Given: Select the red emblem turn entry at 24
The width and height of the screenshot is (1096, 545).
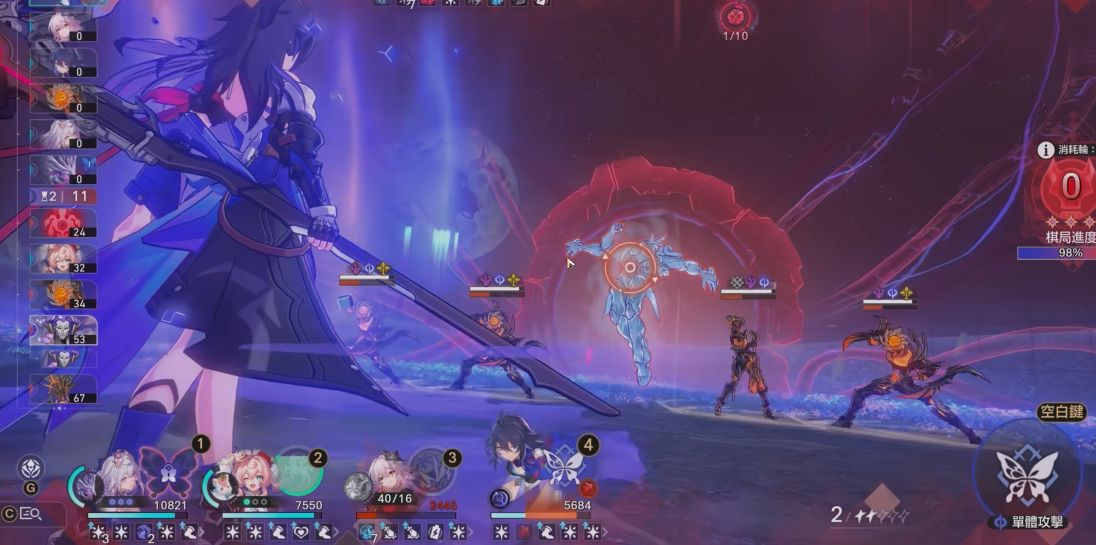Looking at the screenshot, I should (x=64, y=223).
